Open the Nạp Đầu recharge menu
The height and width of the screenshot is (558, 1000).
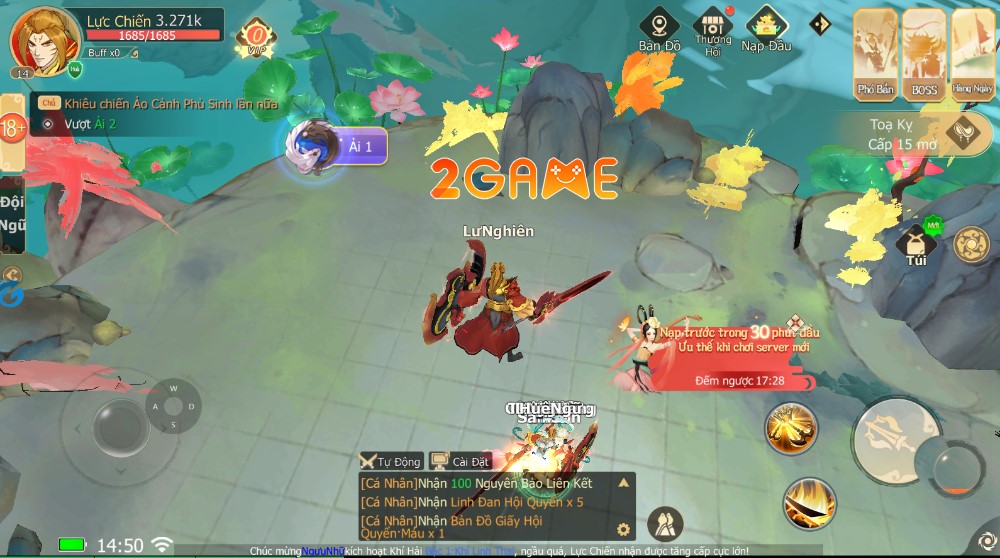coord(767,29)
